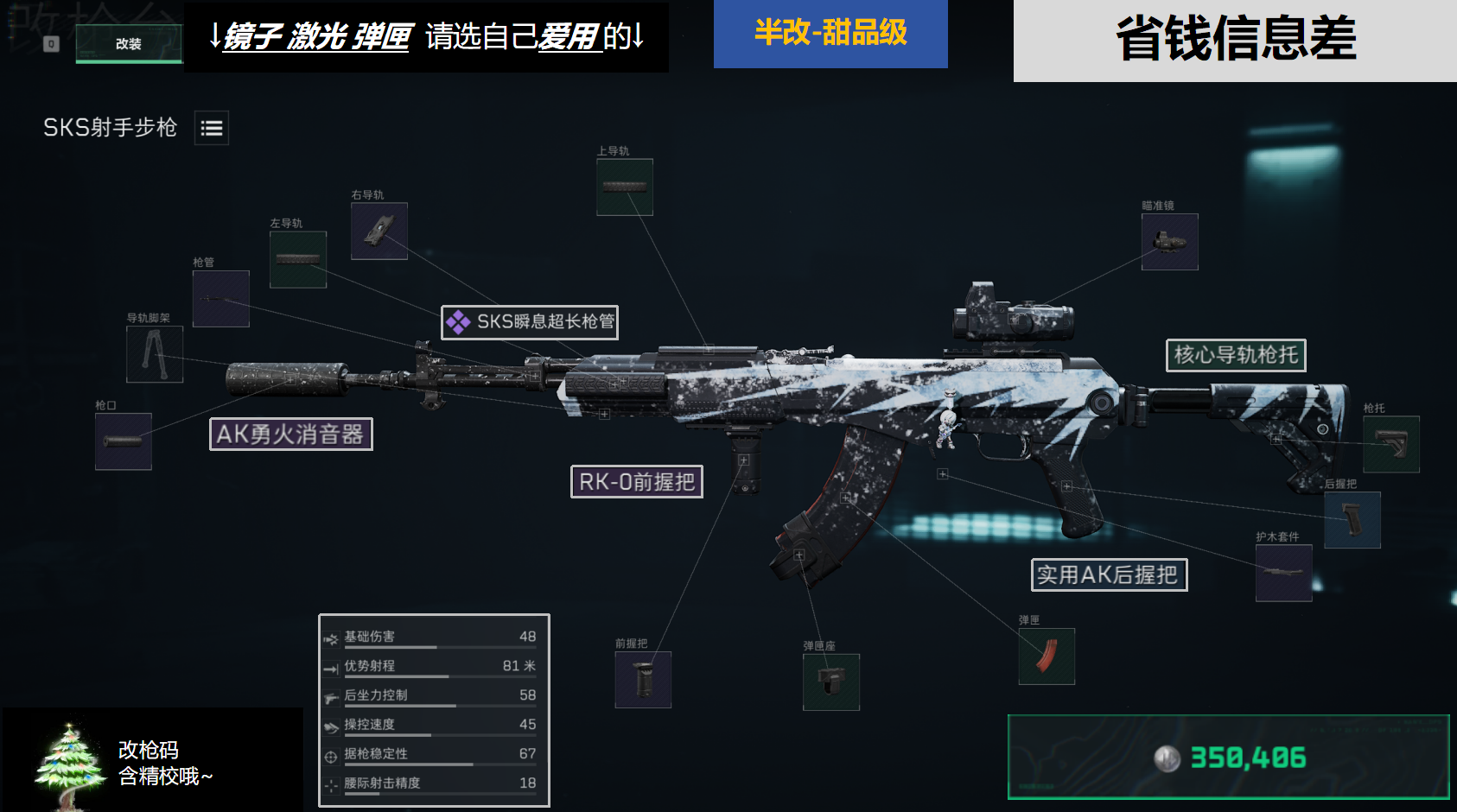Click the AK勇火消音器 attachment label
1457x812 pixels.
(x=291, y=435)
